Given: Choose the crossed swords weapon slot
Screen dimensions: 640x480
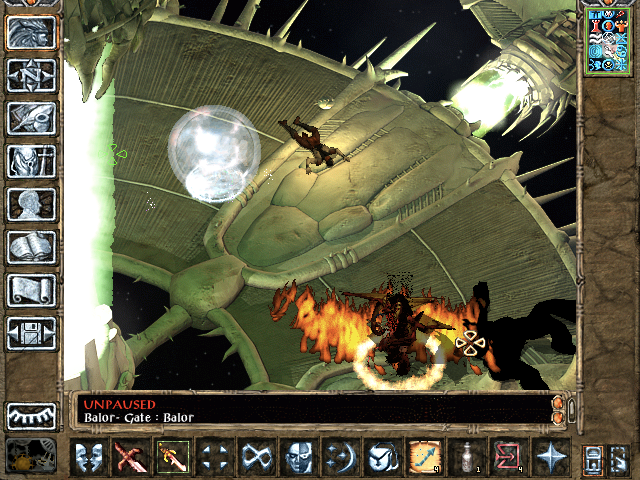Looking at the screenshot, I should tap(130, 457).
